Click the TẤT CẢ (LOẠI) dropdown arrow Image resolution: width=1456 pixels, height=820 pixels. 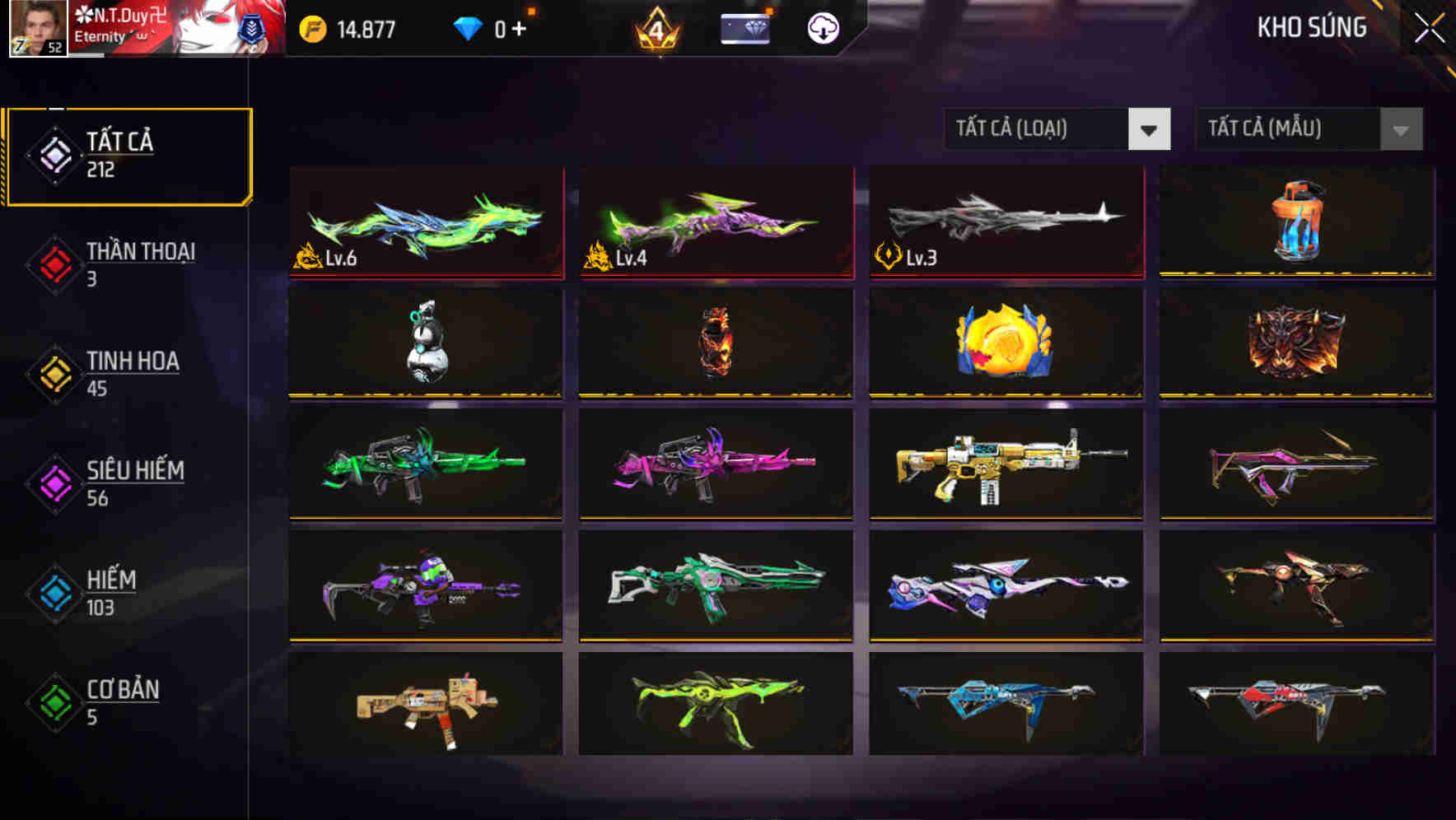tap(1150, 129)
